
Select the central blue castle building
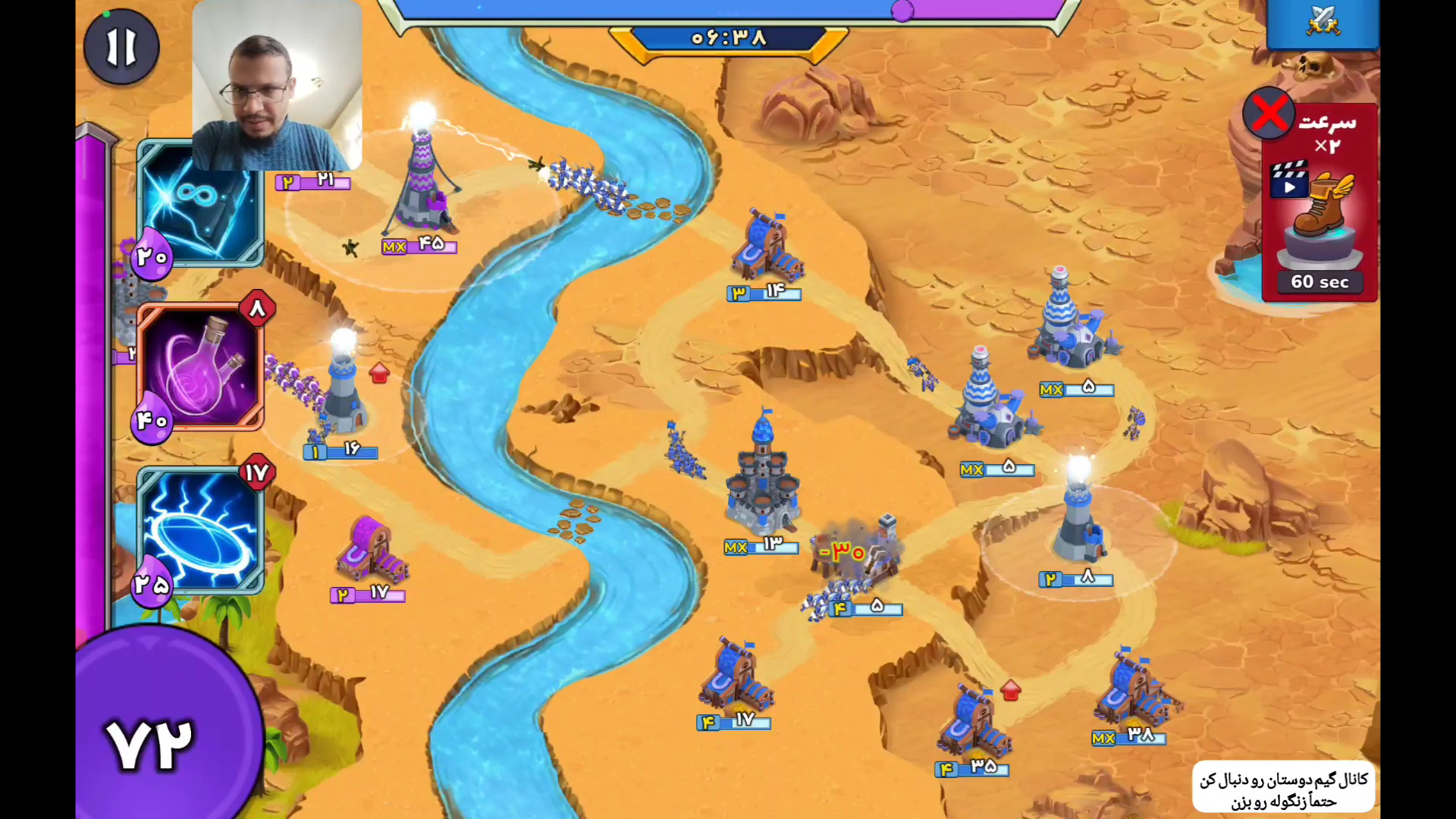point(762,478)
